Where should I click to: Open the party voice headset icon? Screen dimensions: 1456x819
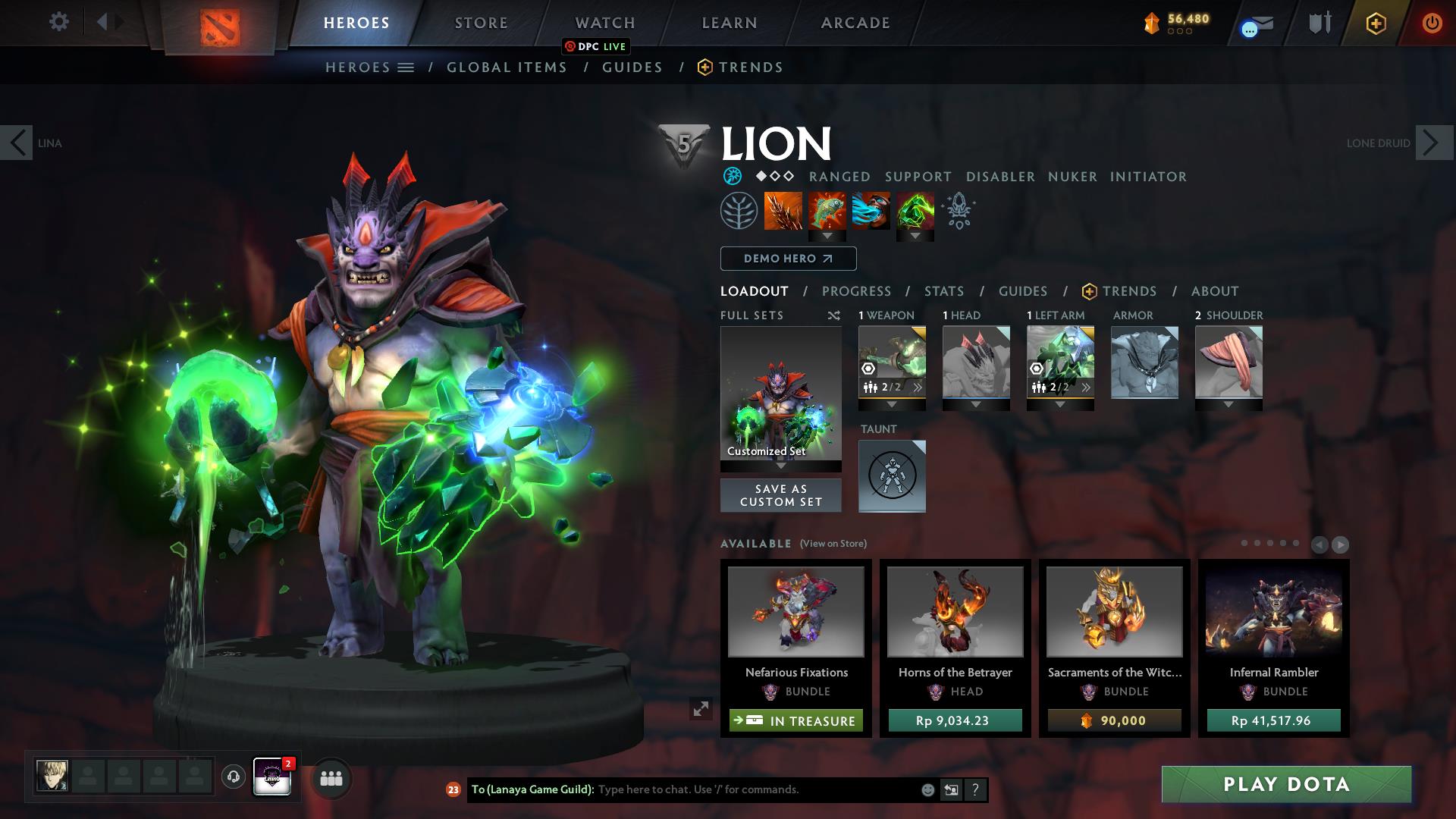tap(232, 777)
